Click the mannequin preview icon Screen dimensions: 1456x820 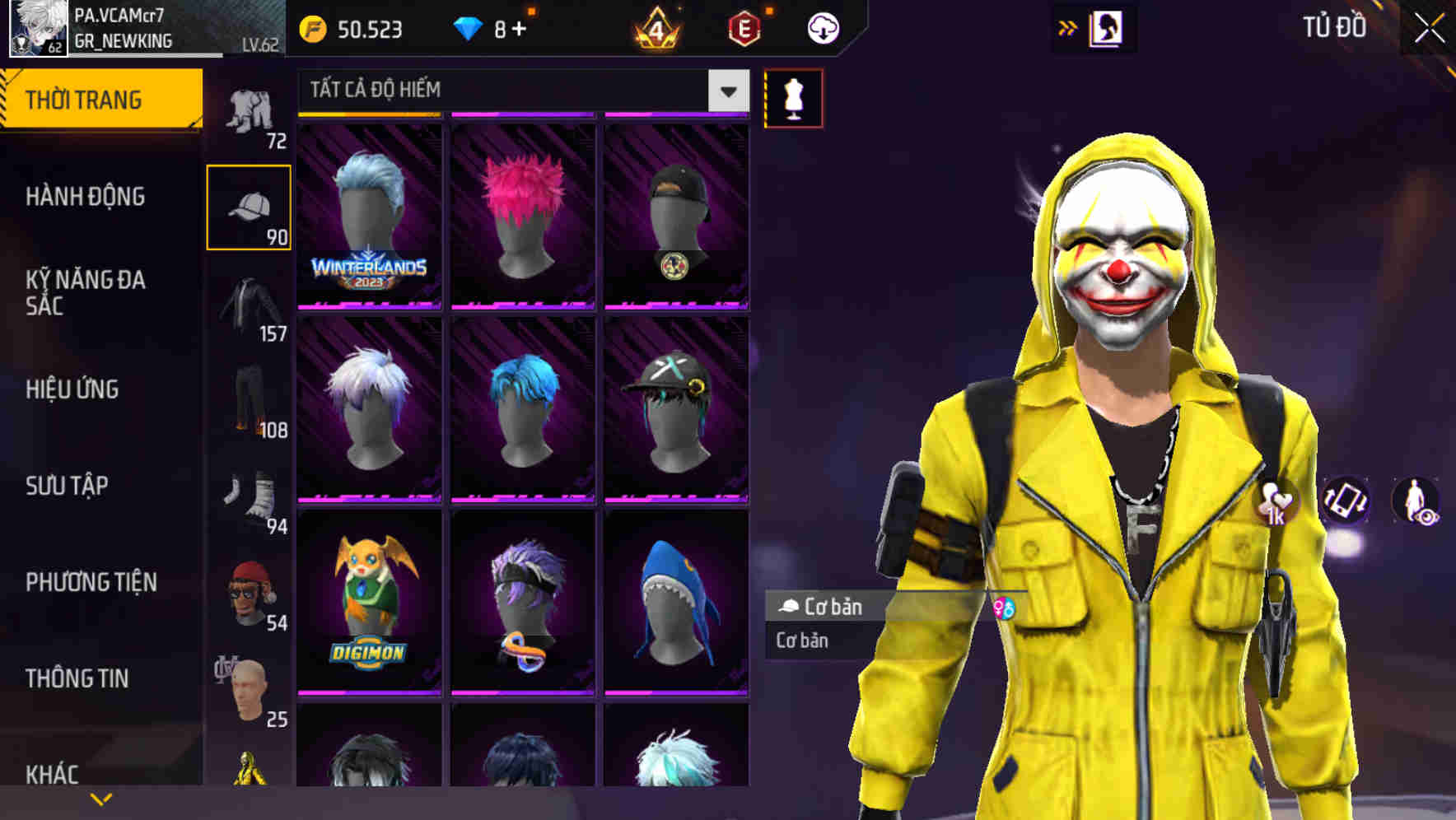(793, 97)
